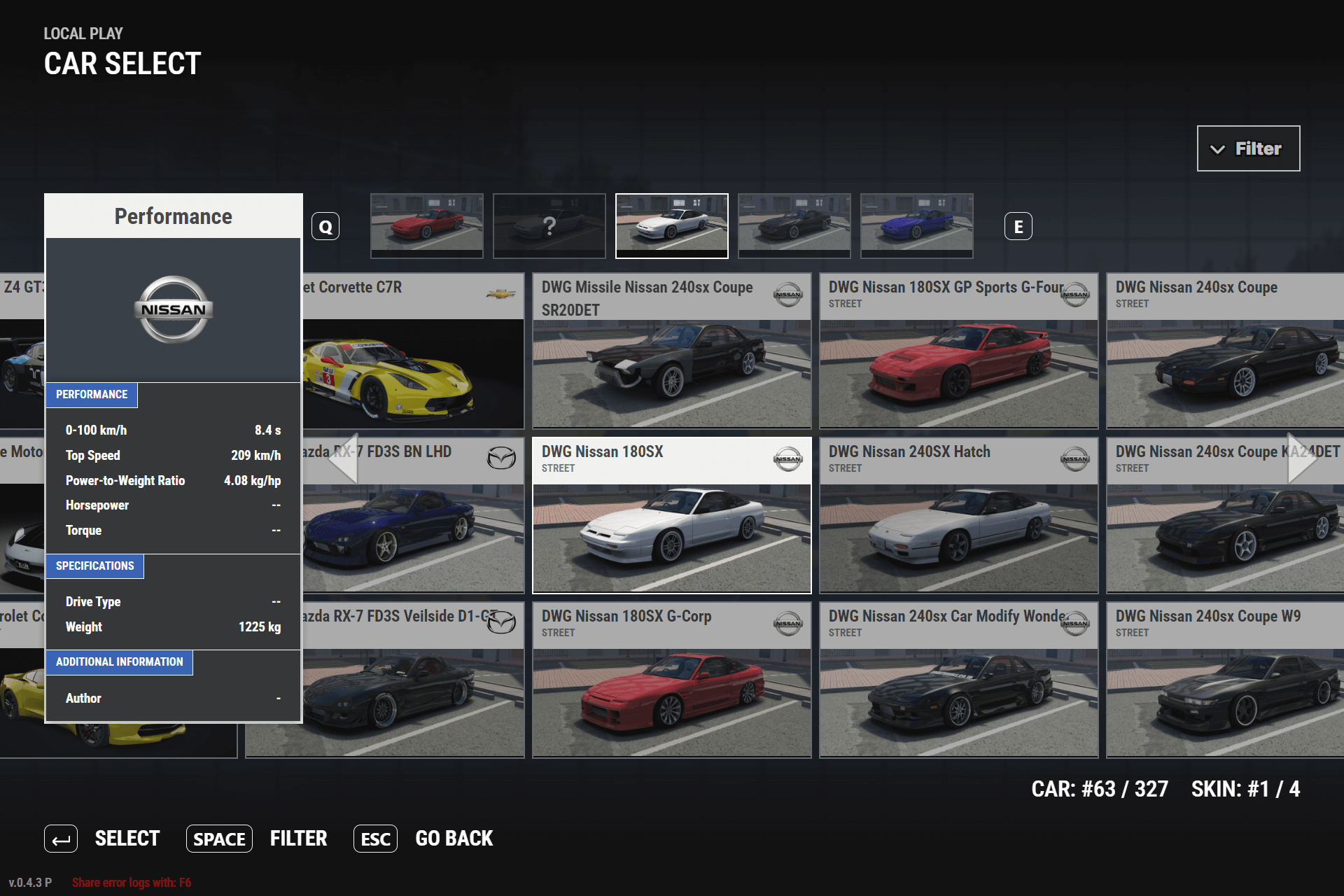Choose the black skin thumbnail
This screenshot has width=1344, height=896.
(794, 225)
